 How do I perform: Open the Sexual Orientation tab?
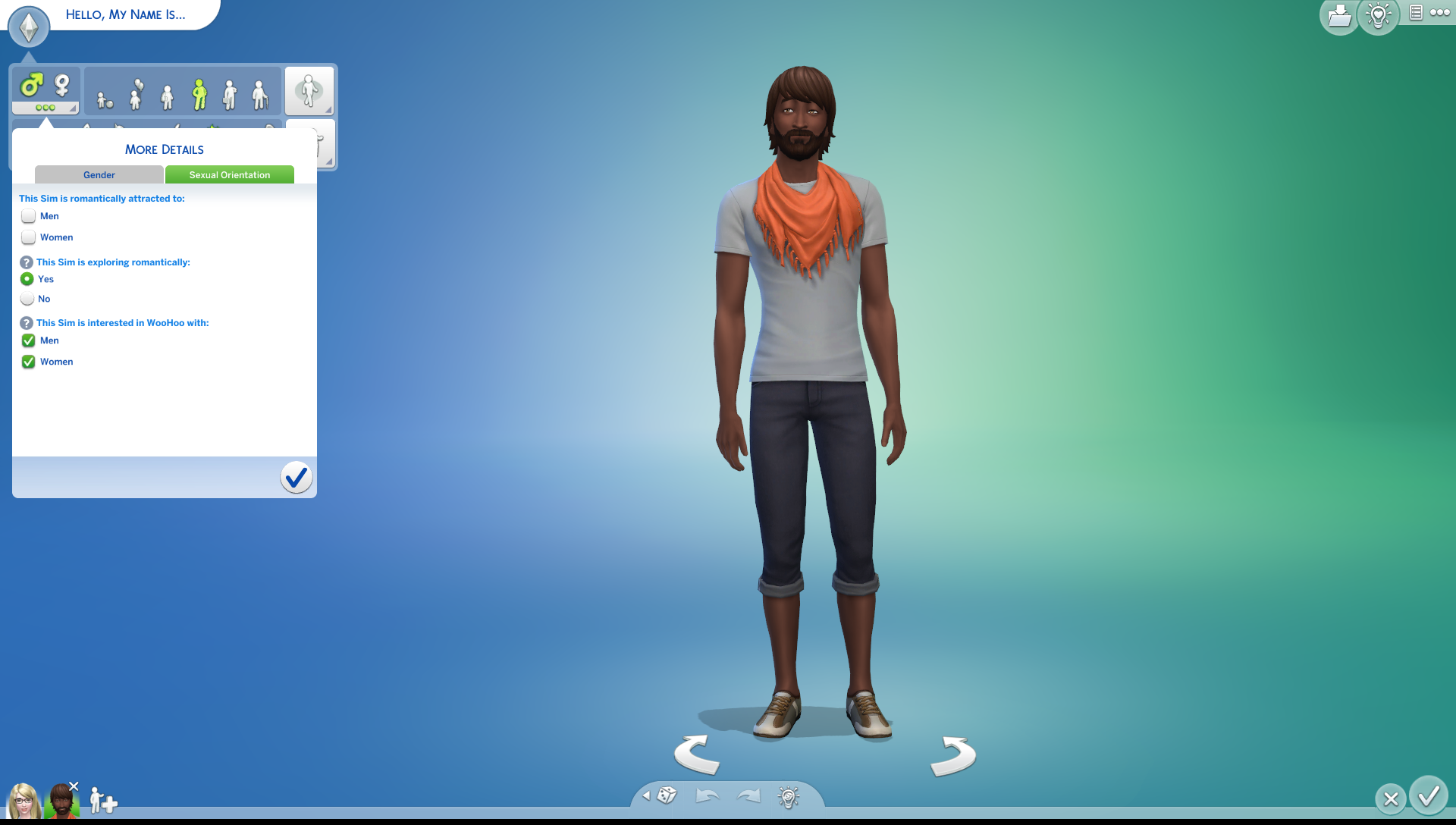click(x=229, y=174)
